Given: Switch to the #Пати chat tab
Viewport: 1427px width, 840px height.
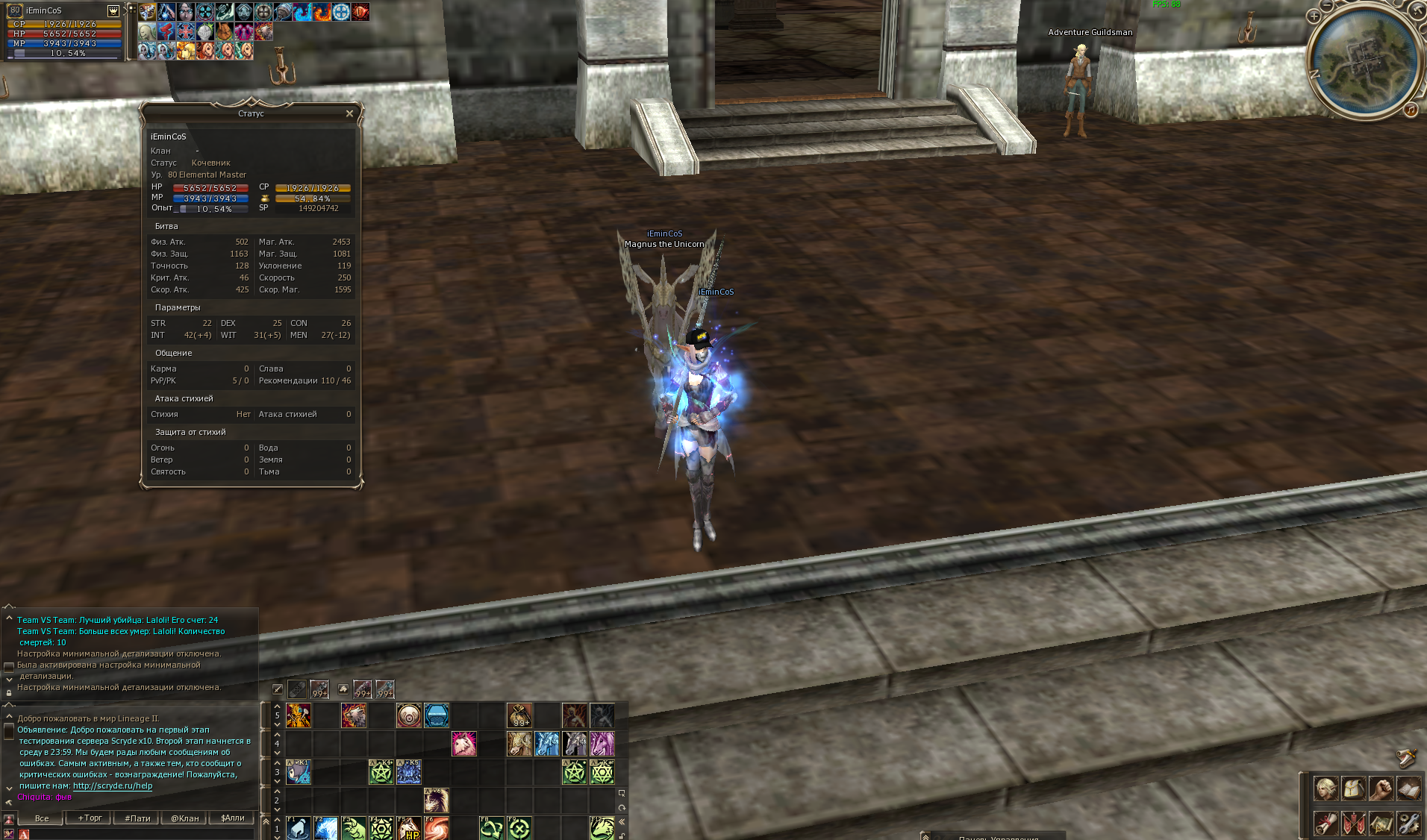Looking at the screenshot, I should pyautogui.click(x=138, y=818).
